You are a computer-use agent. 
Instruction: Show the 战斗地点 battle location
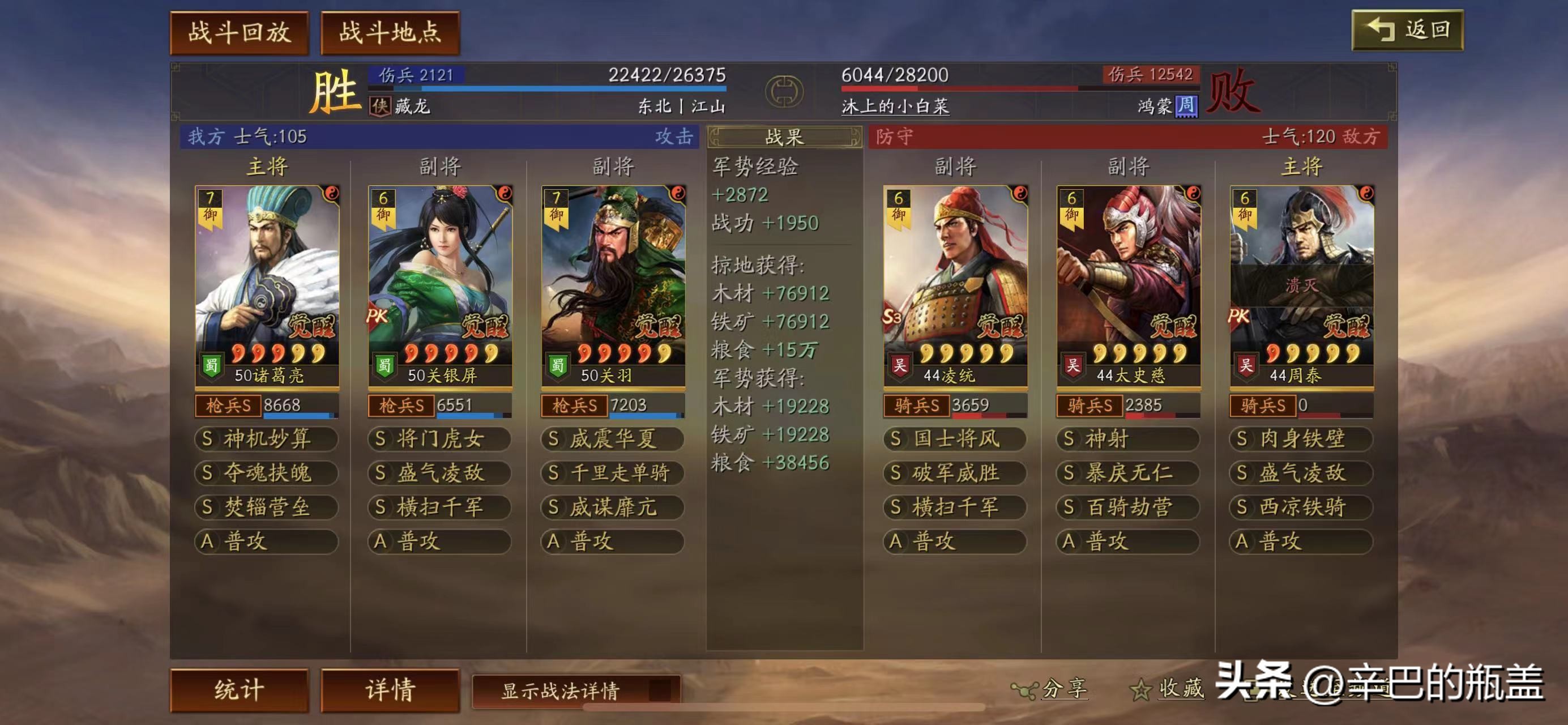coord(390,32)
